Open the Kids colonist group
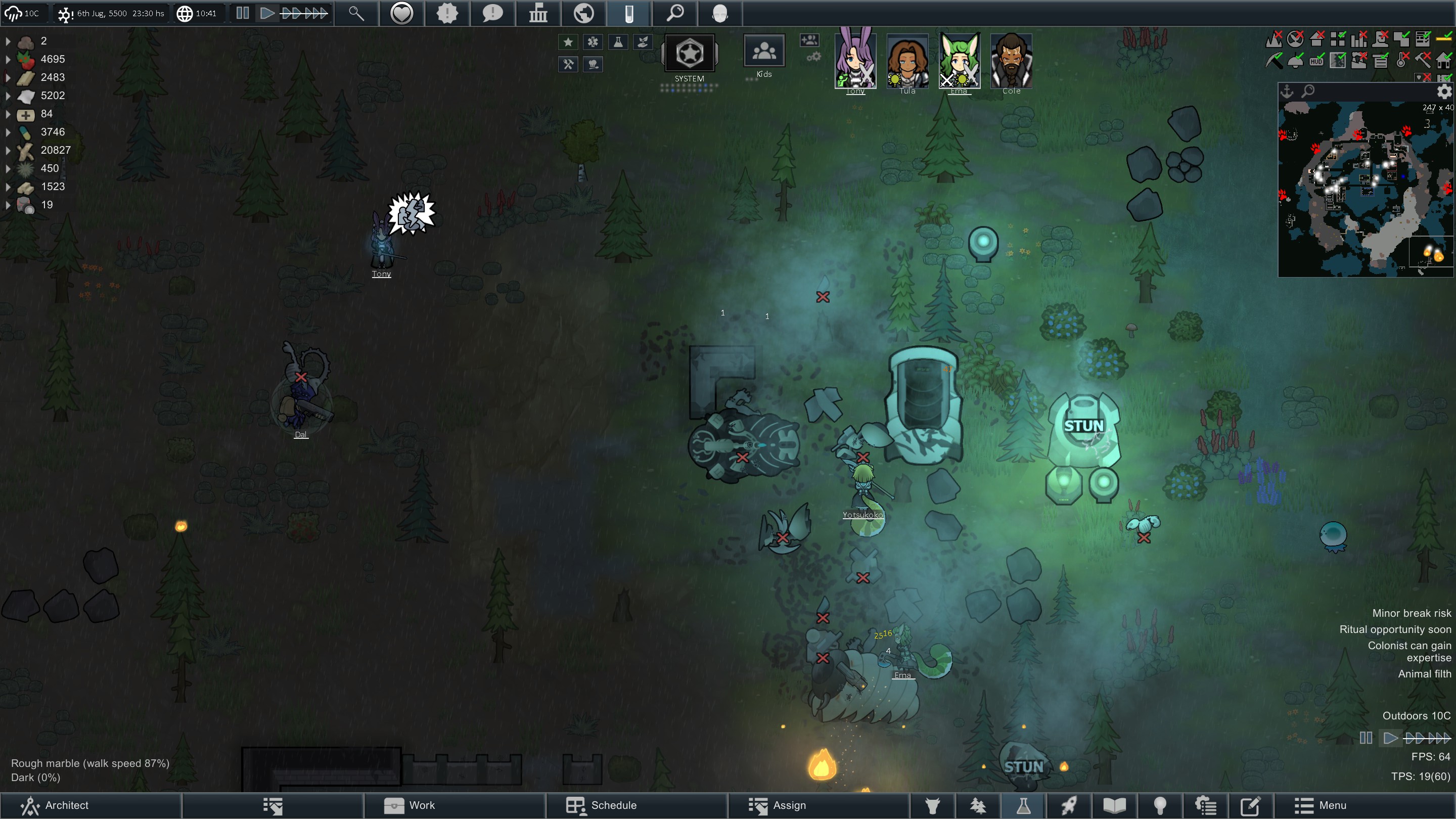 click(763, 52)
